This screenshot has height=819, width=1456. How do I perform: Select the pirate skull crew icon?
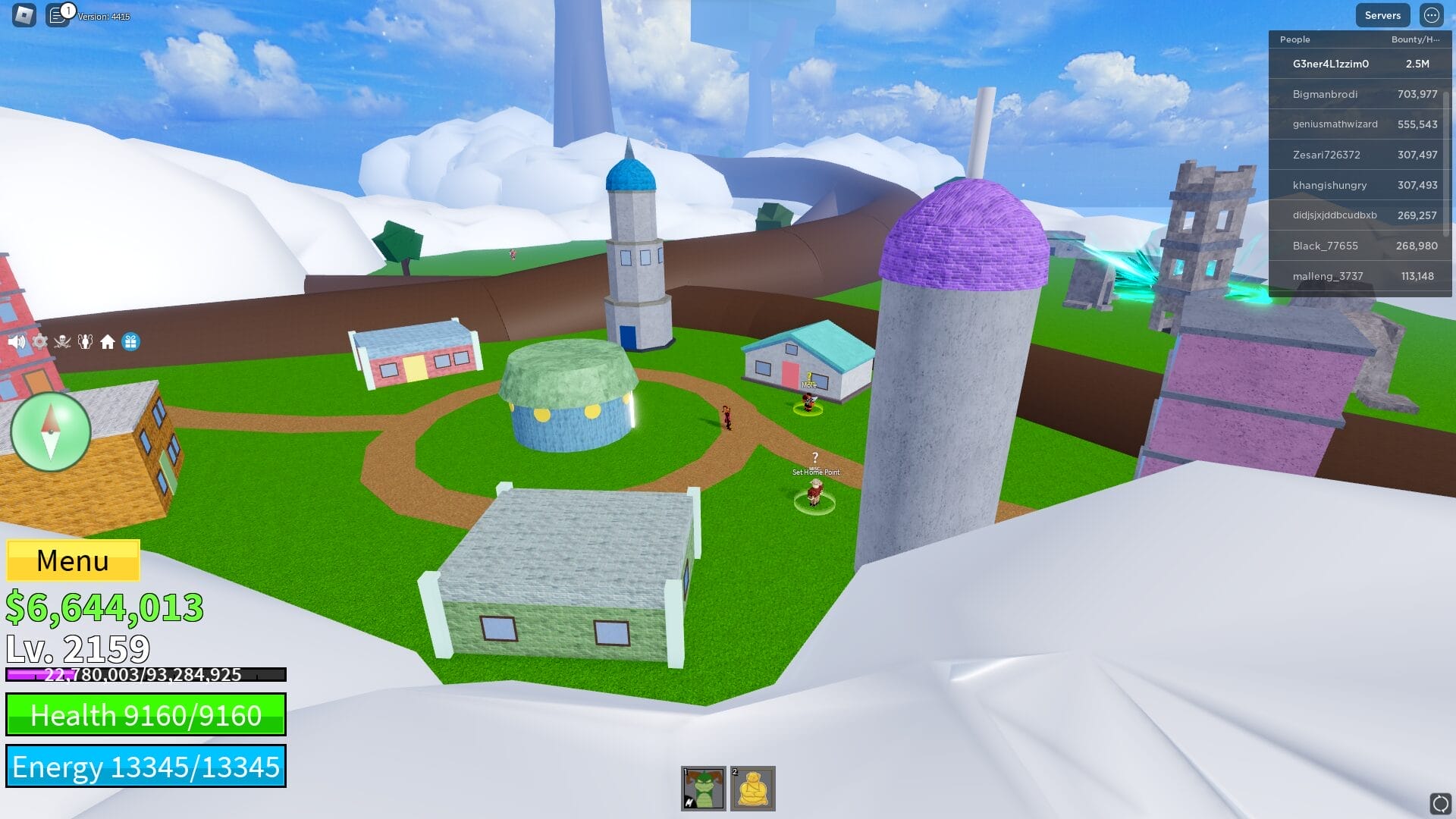coord(62,341)
